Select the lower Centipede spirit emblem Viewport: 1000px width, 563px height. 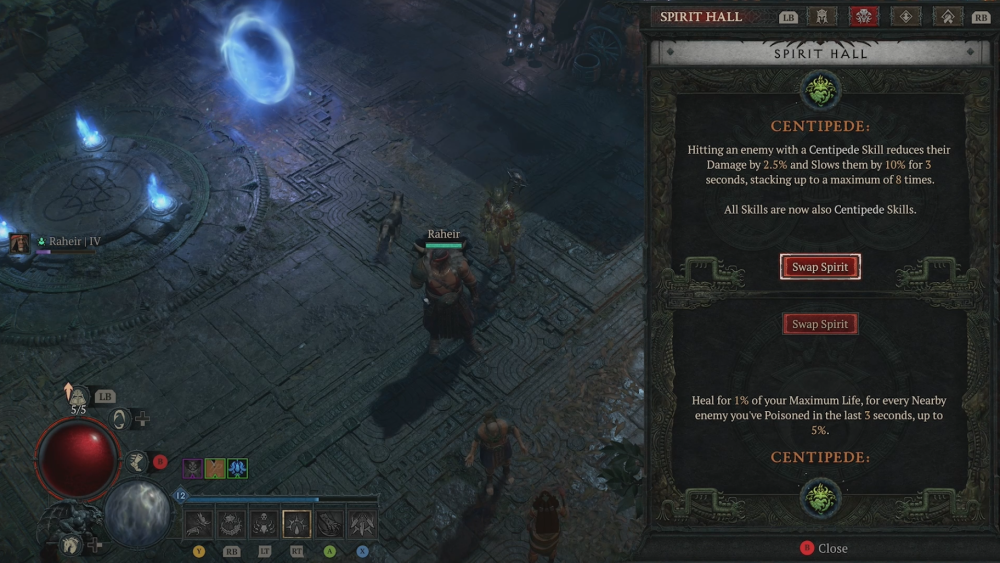tap(820, 496)
